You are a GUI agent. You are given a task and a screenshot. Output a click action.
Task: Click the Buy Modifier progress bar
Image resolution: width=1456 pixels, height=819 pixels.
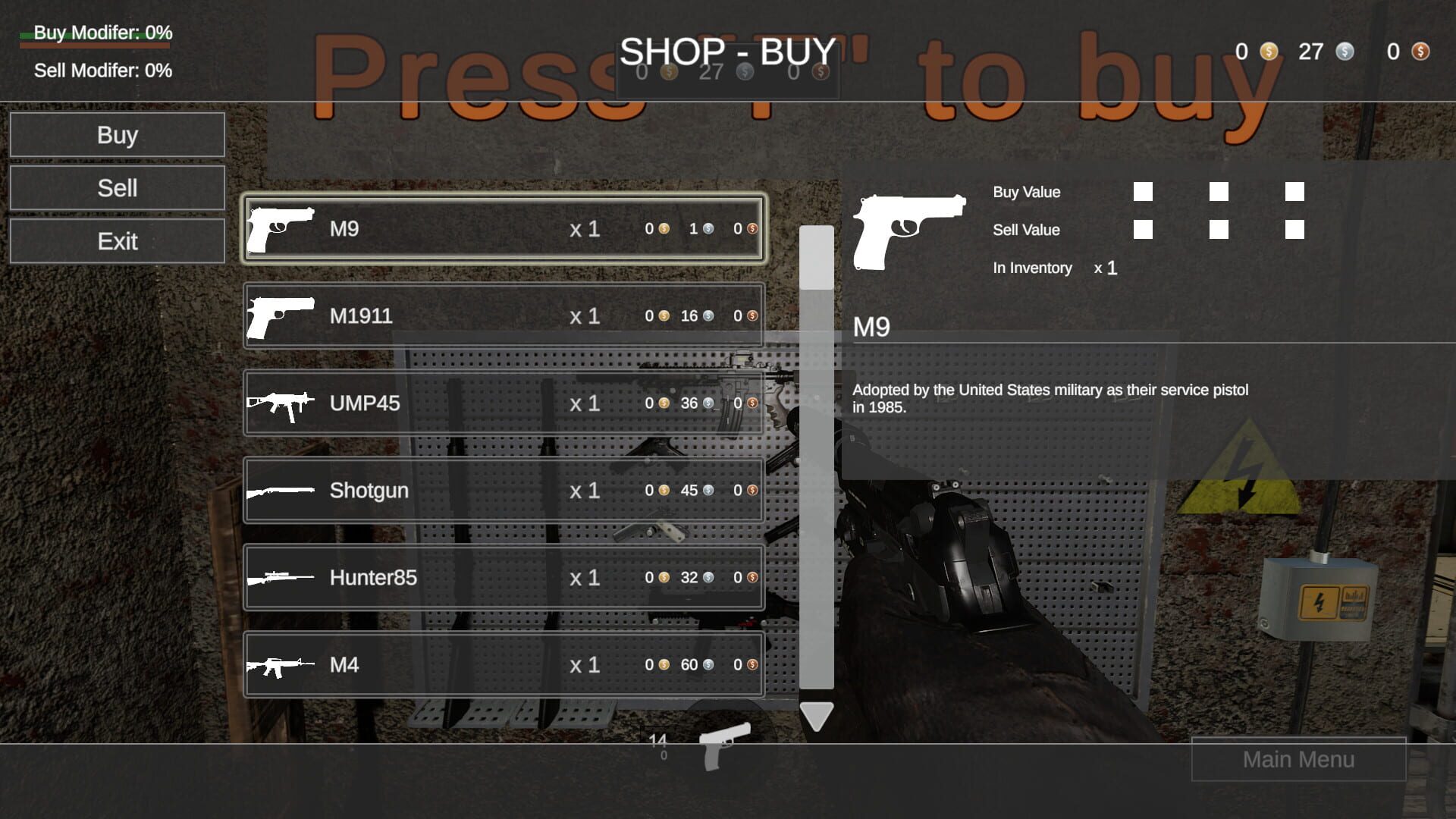tap(93, 43)
